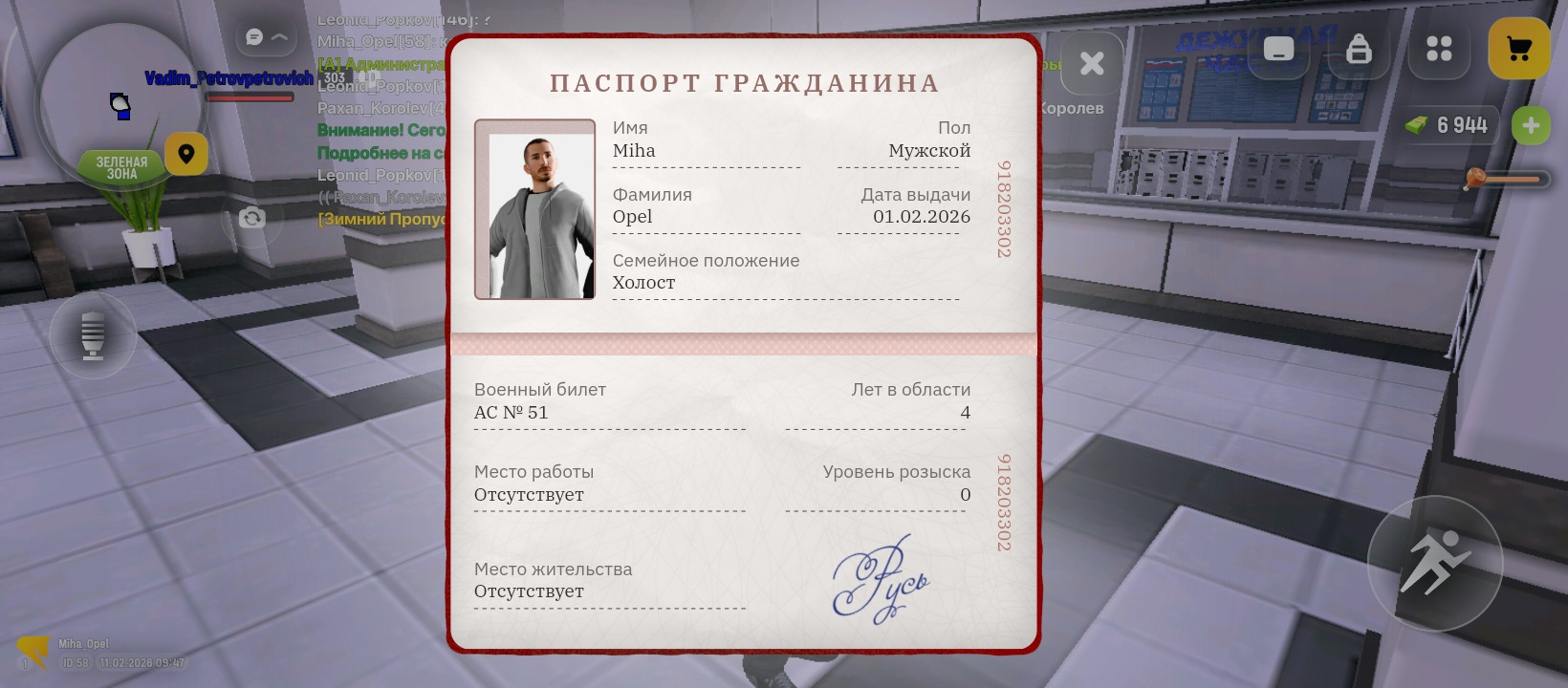Viewport: 1568px width, 688px height.
Task: Expand the Зимний Пропуск announcement
Action: pyautogui.click(x=381, y=219)
